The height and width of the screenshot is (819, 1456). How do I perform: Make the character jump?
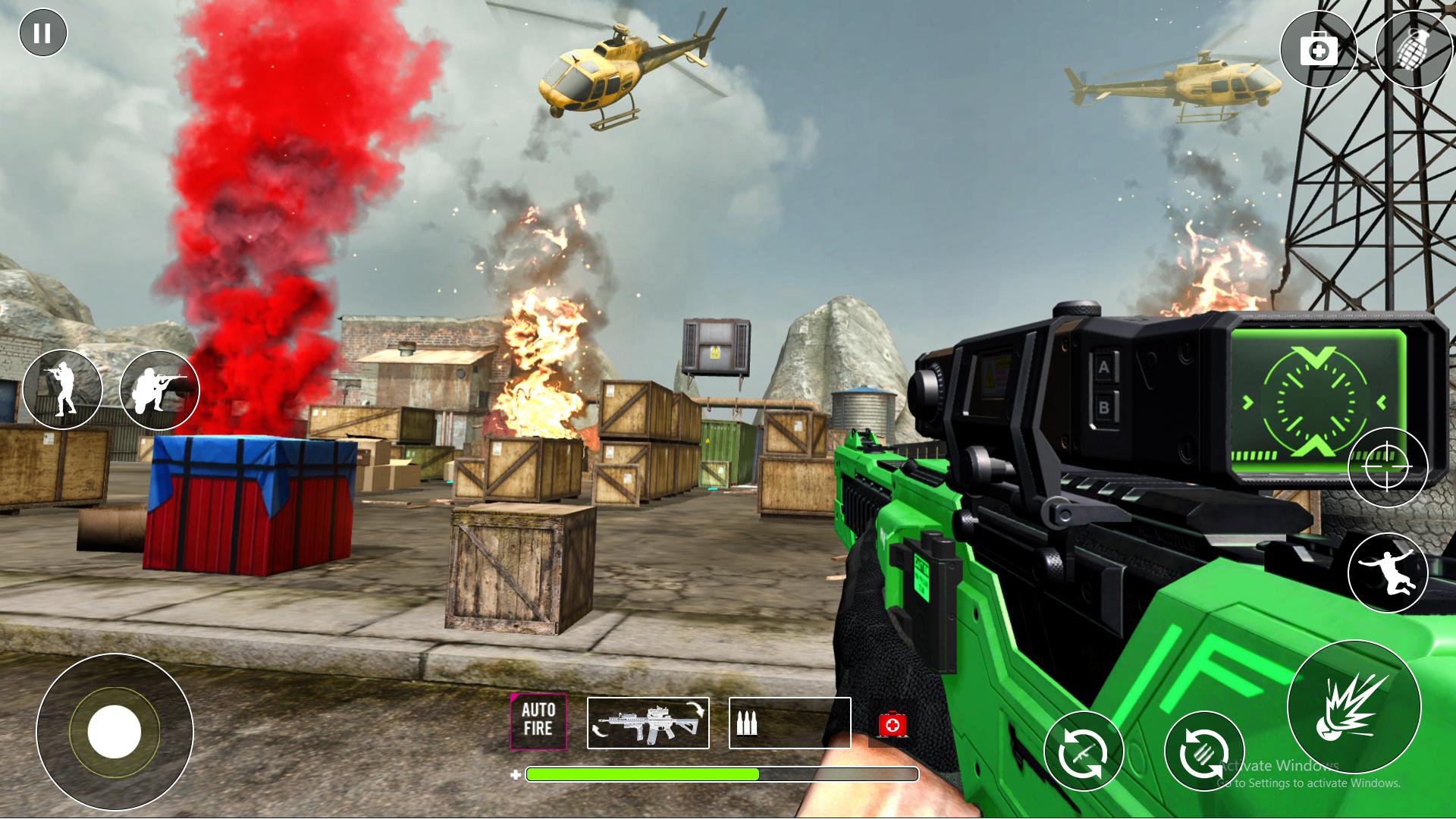[1387, 573]
